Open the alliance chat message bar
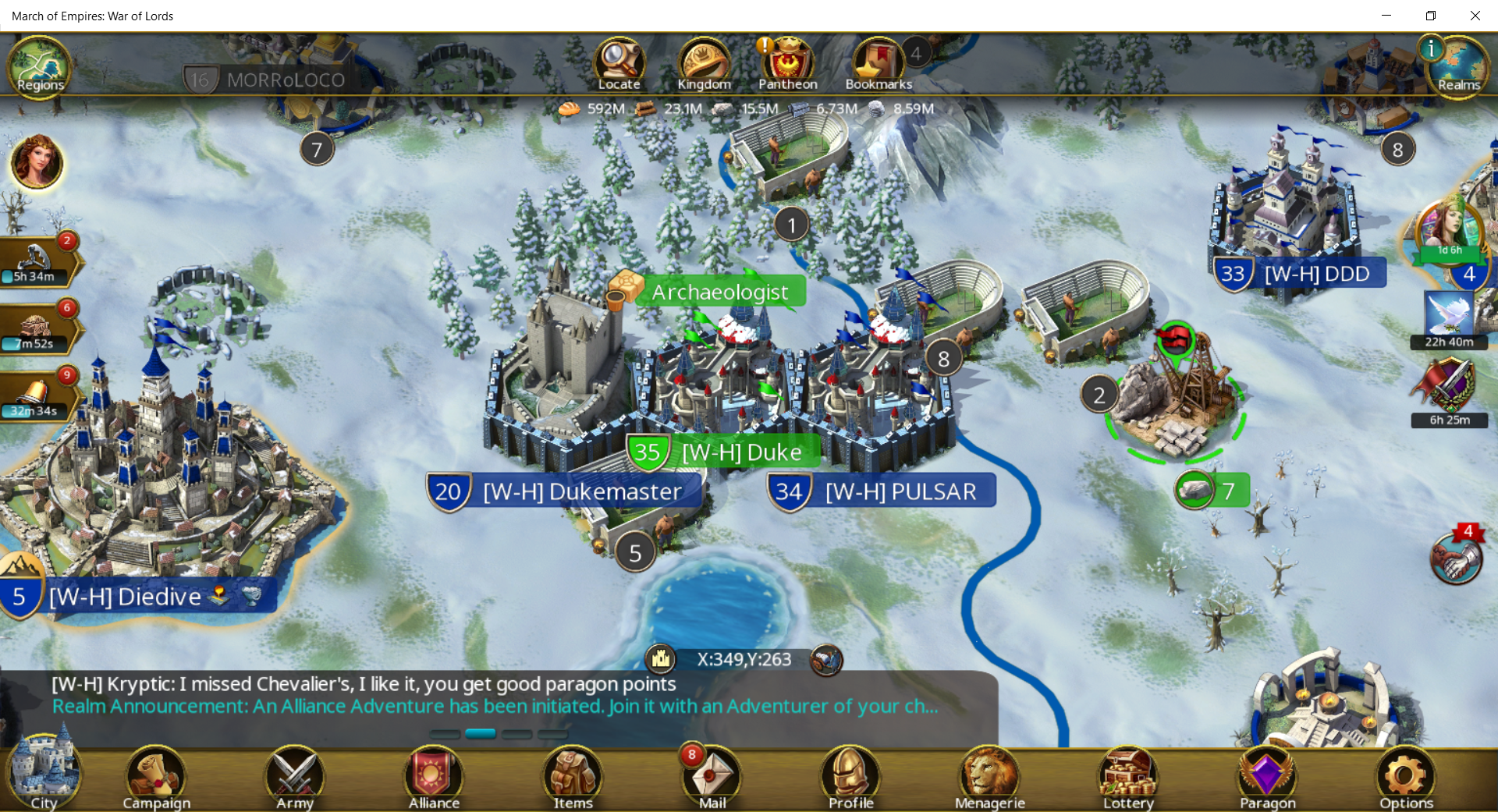1498x812 pixels. pyautogui.click(x=499, y=695)
